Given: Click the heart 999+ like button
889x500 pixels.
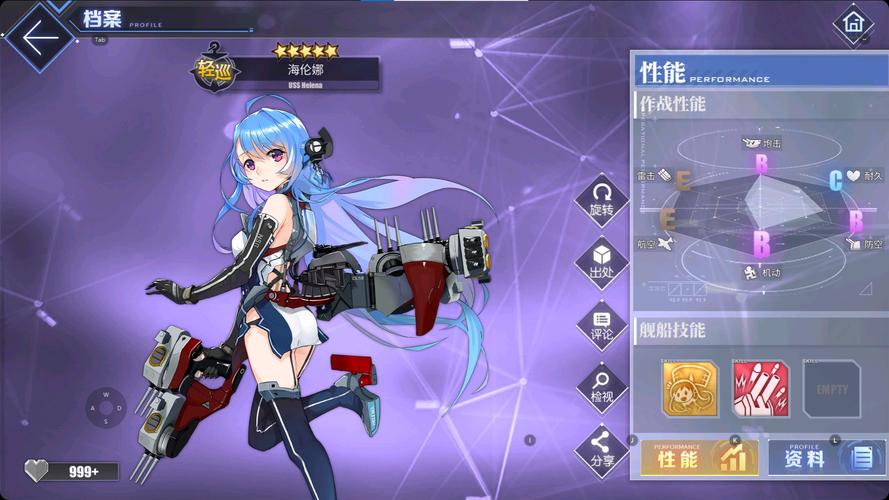Looking at the screenshot, I should coord(71,471).
